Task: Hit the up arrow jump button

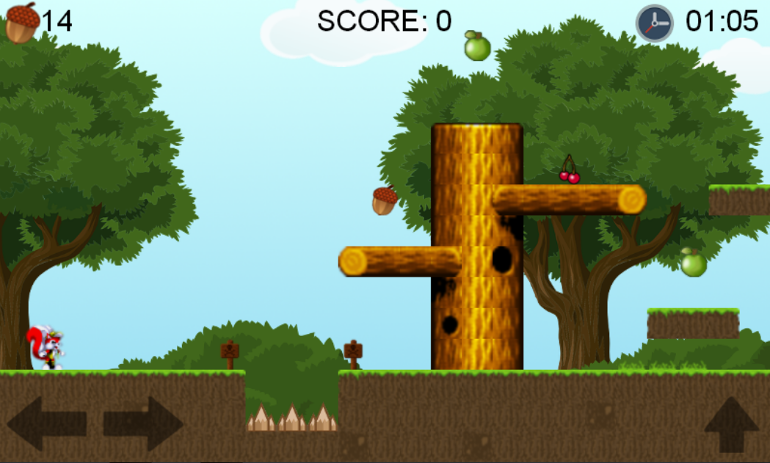Action: [731, 425]
